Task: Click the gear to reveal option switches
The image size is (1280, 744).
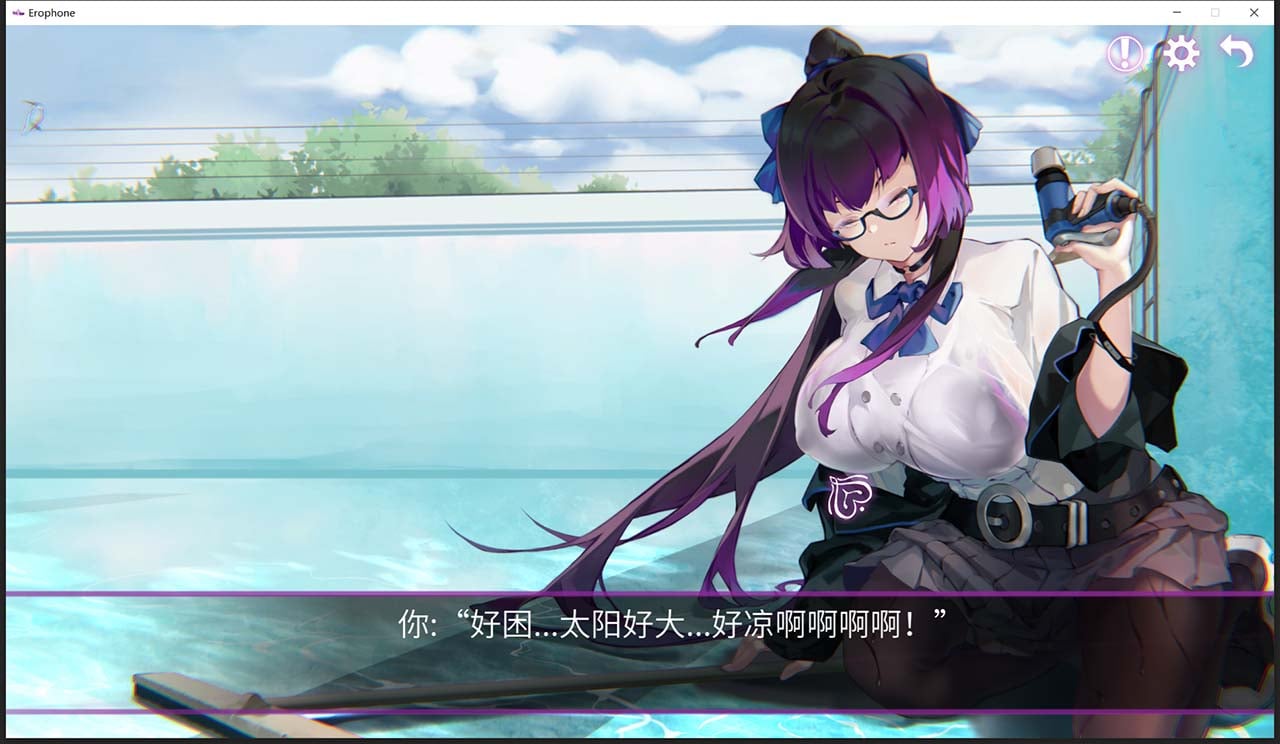Action: point(1181,53)
